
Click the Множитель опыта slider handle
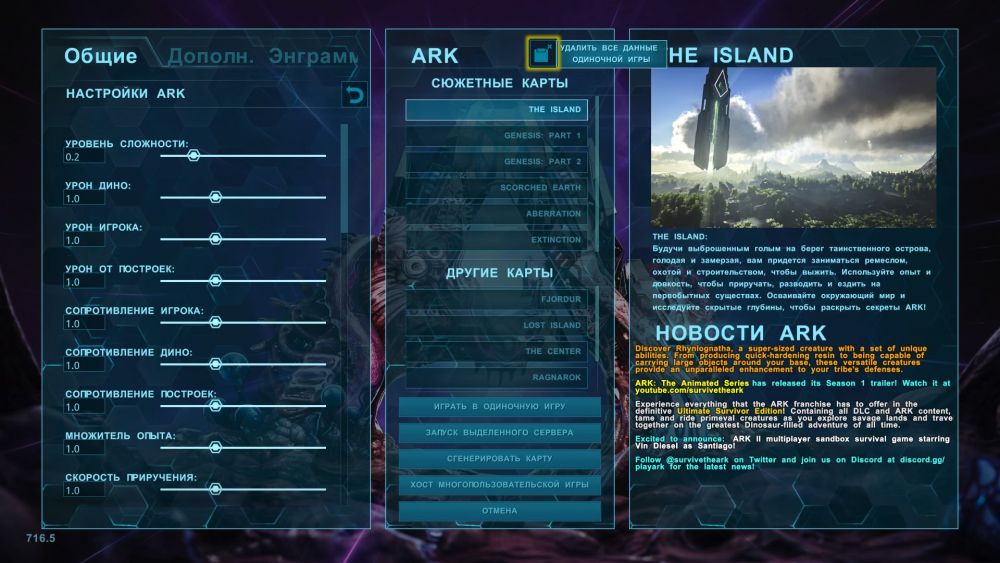coord(215,447)
